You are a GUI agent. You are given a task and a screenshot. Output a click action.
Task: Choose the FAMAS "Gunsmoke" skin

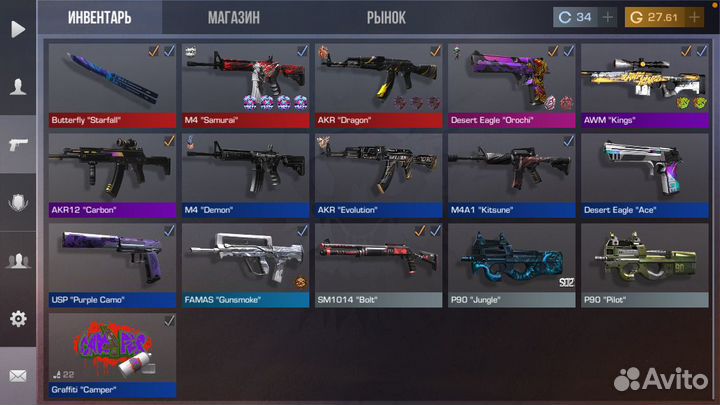coord(245,264)
